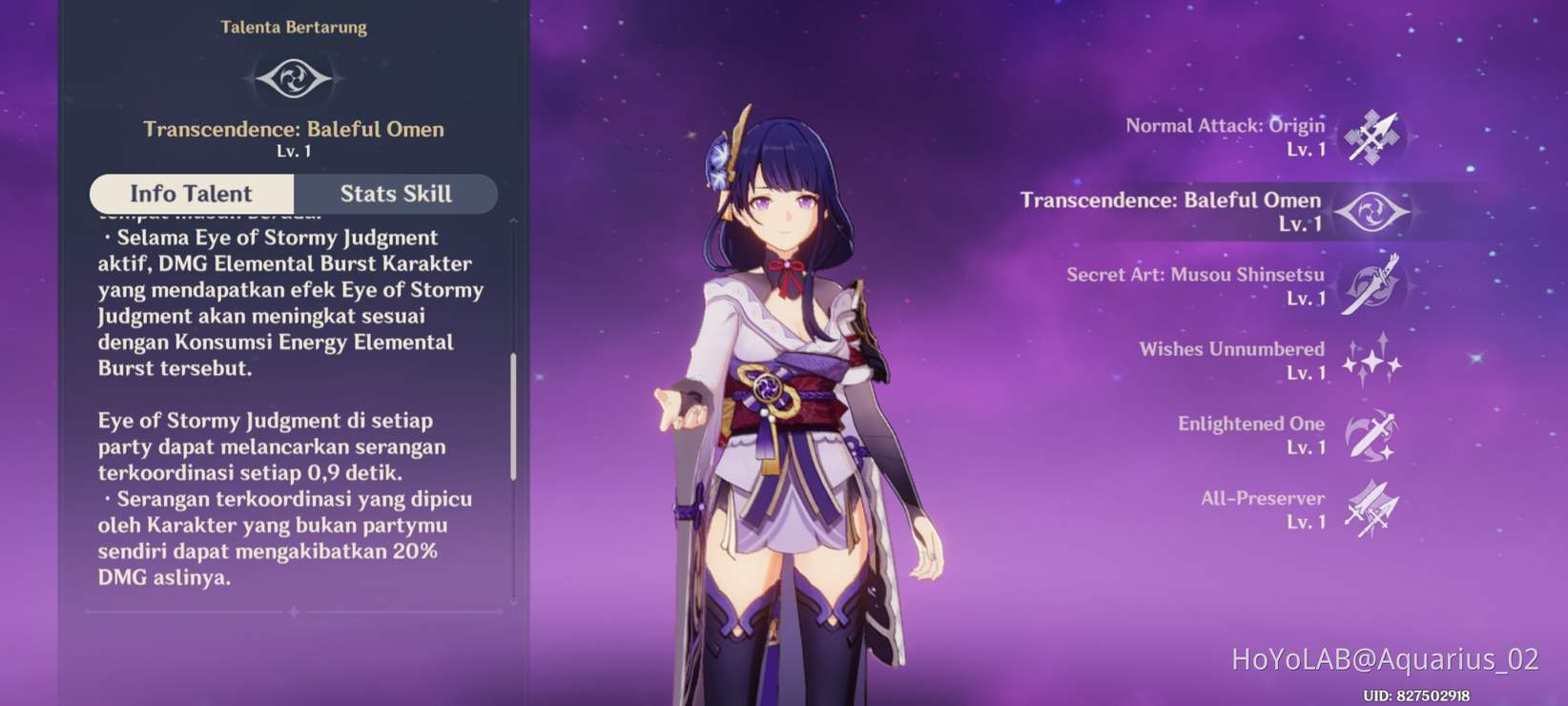Switch to the Info Talent tab
Viewport: 1568px width, 706px height.
[190, 194]
